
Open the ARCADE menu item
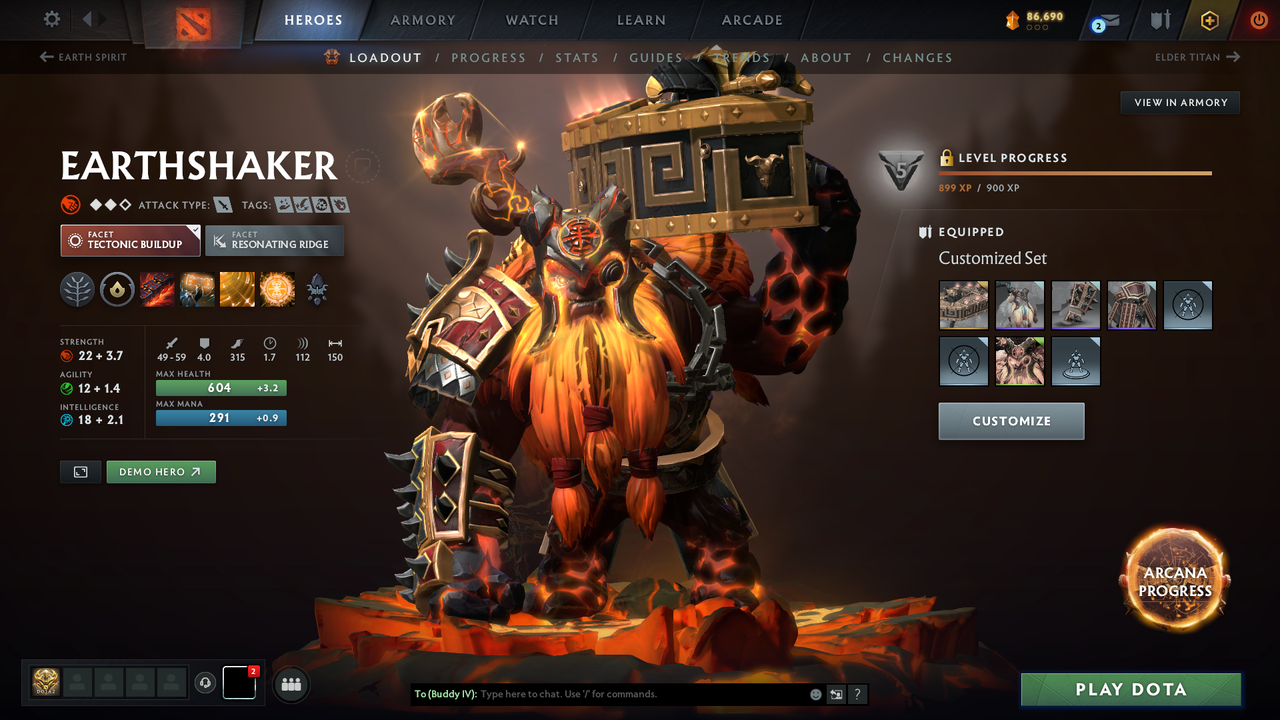pos(751,19)
